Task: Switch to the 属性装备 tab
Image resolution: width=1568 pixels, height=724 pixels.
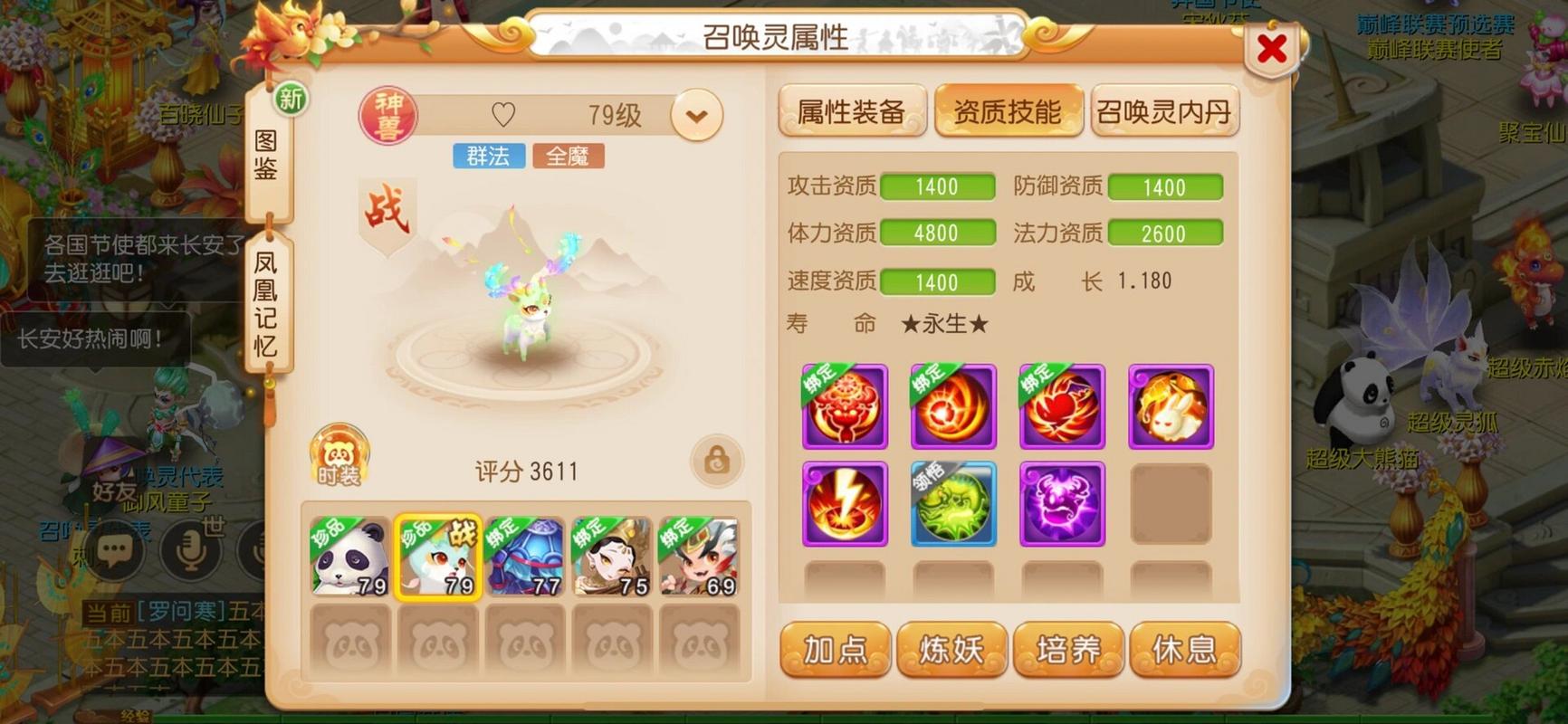Action: tap(852, 110)
